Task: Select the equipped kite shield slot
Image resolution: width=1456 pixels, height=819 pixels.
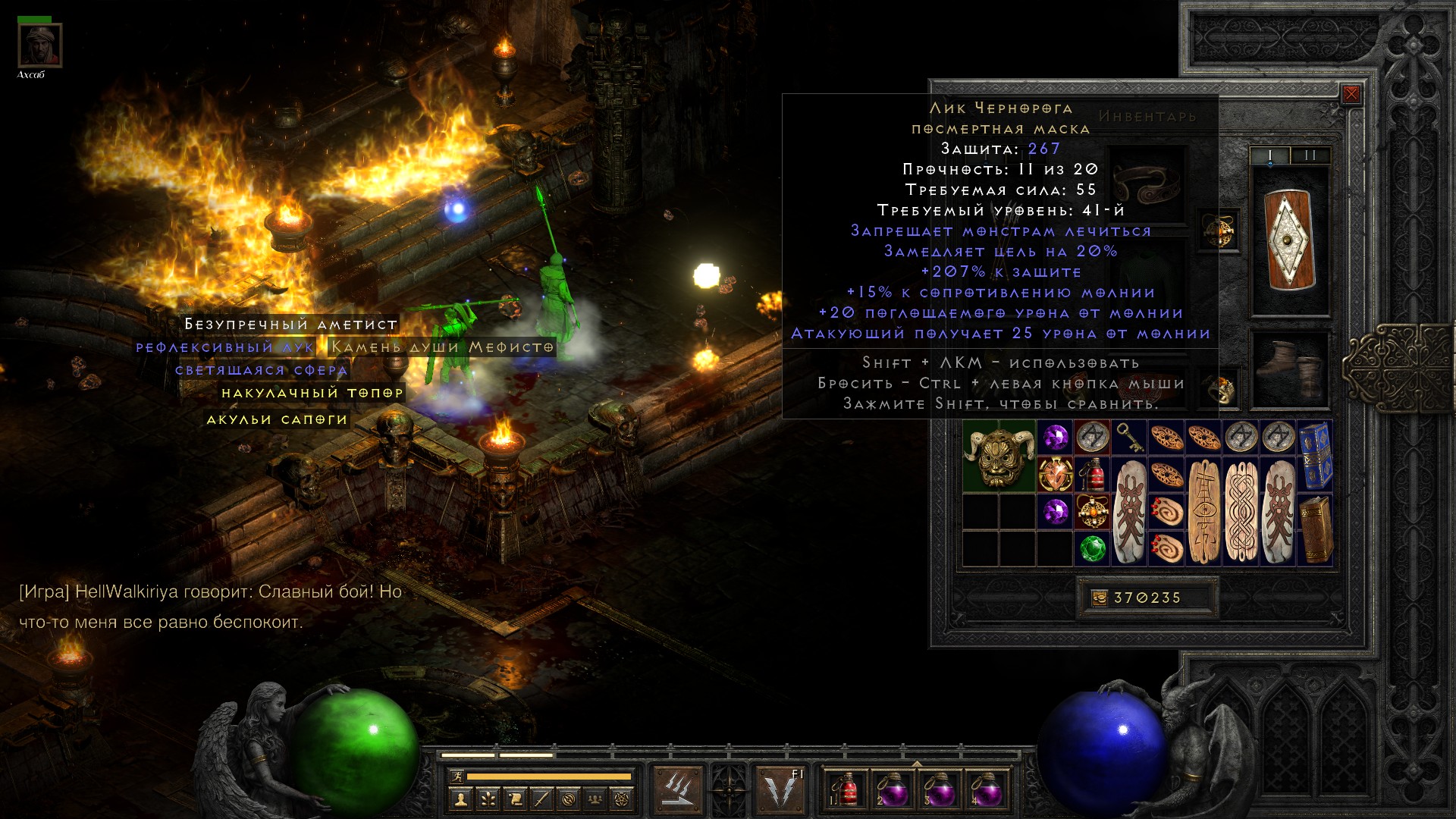Action: 1290,240
